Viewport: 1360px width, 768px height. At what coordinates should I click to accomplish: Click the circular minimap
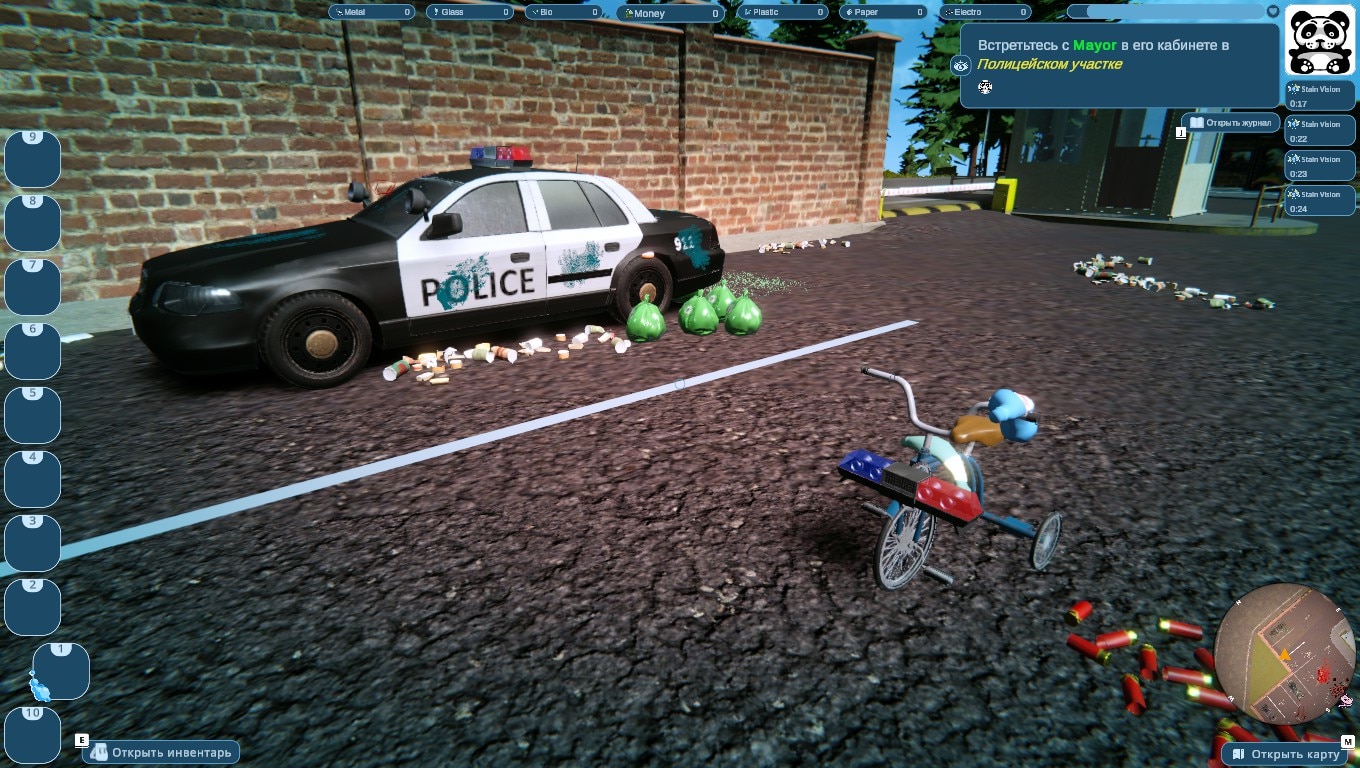click(x=1285, y=654)
